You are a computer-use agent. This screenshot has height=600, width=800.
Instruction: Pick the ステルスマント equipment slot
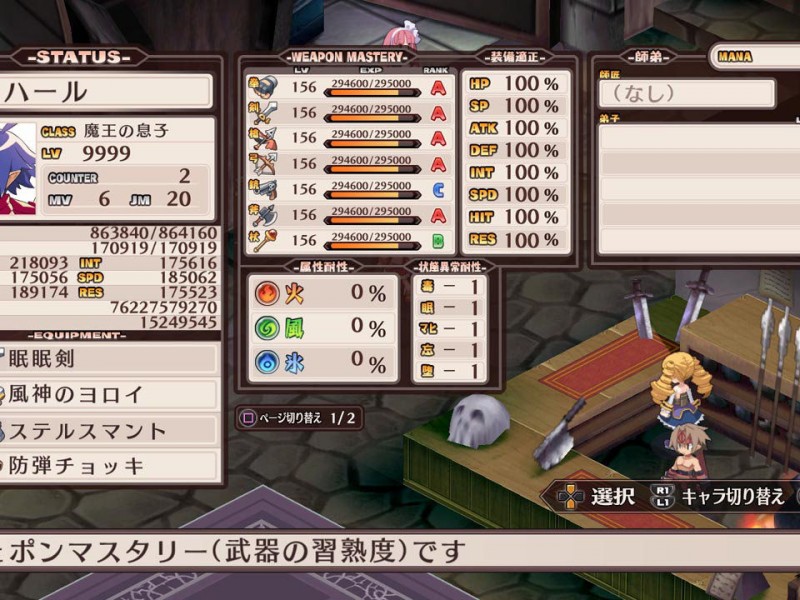pyautogui.click(x=108, y=431)
